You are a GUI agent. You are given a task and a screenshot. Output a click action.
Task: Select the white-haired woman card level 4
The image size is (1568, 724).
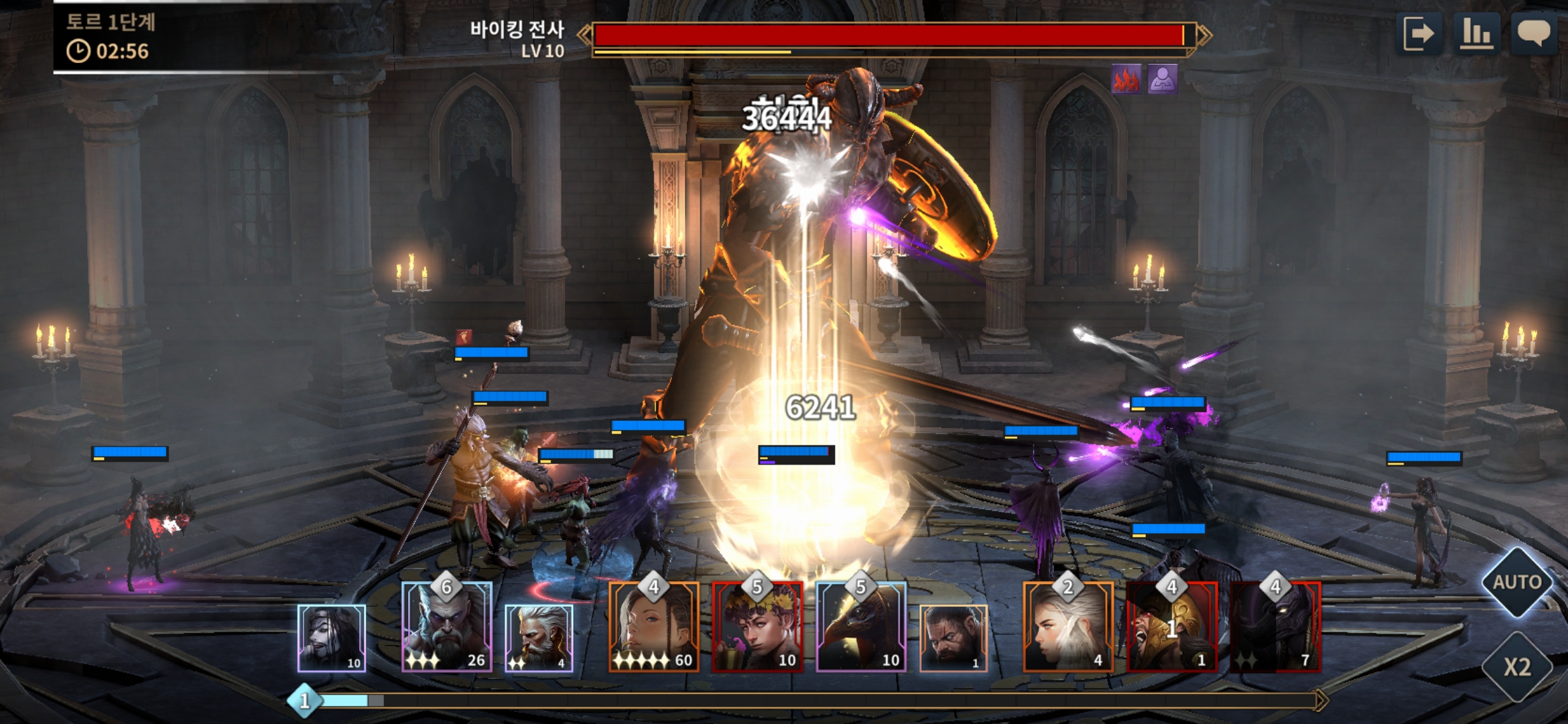(1068, 627)
